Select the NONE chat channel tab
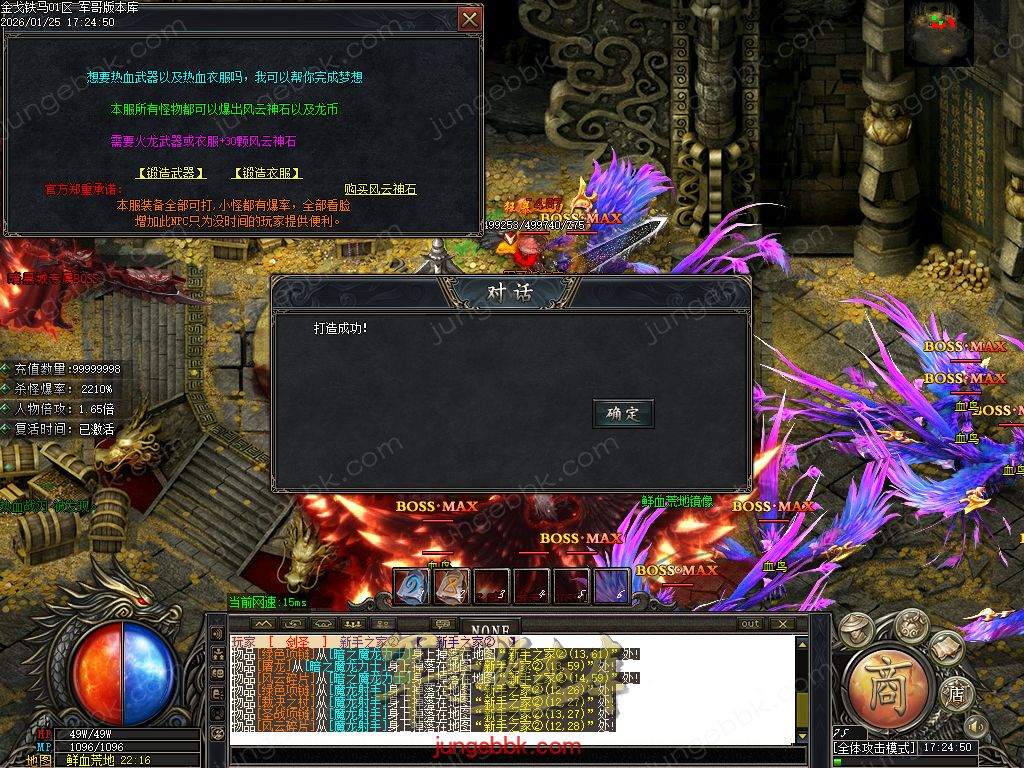Viewport: 1024px width, 768px height. [x=490, y=629]
